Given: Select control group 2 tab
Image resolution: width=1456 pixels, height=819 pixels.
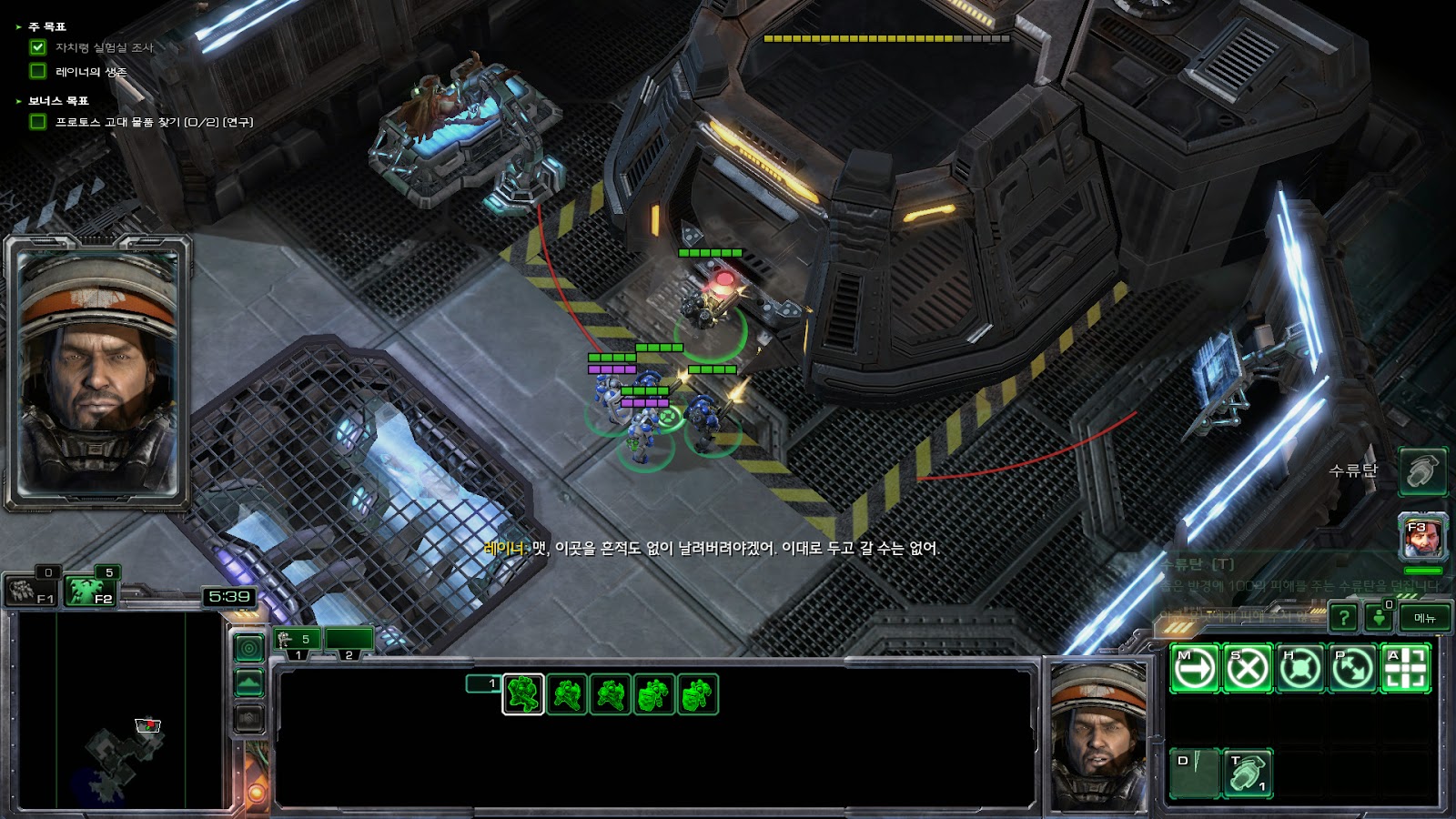Looking at the screenshot, I should (x=349, y=642).
